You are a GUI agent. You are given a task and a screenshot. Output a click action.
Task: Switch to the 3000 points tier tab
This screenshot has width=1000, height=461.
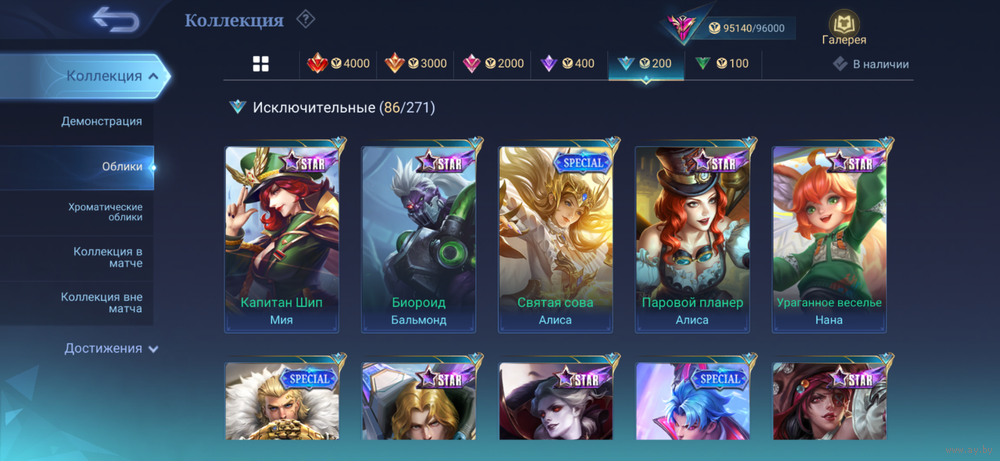[x=415, y=64]
